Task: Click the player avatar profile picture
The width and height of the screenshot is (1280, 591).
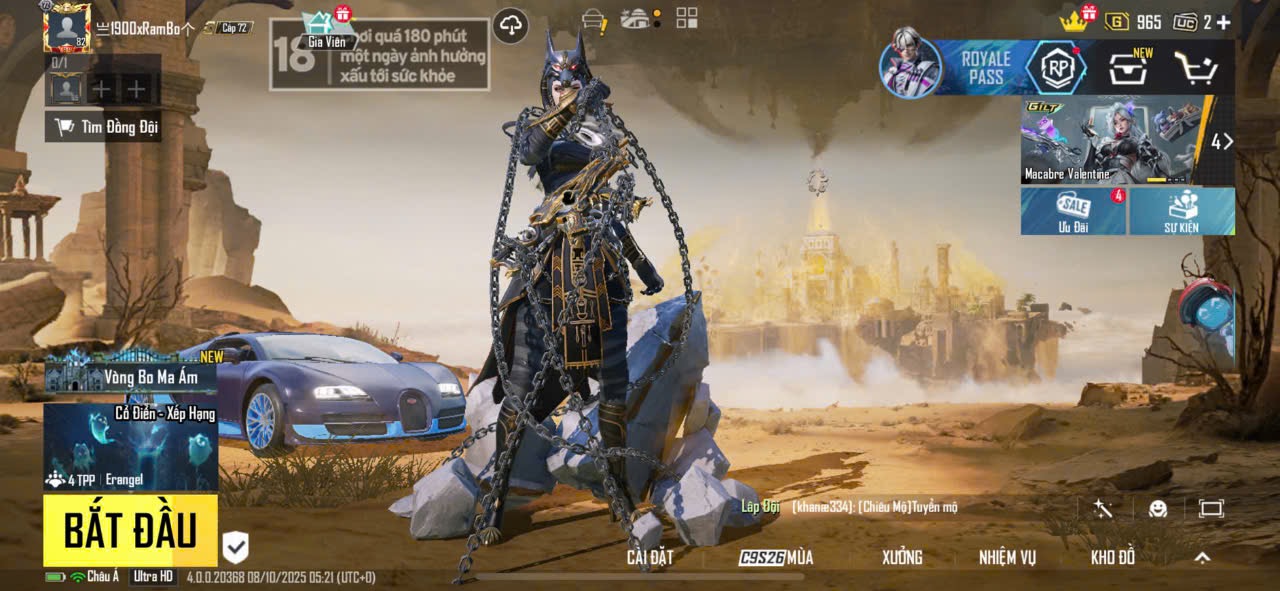Action: pos(67,28)
